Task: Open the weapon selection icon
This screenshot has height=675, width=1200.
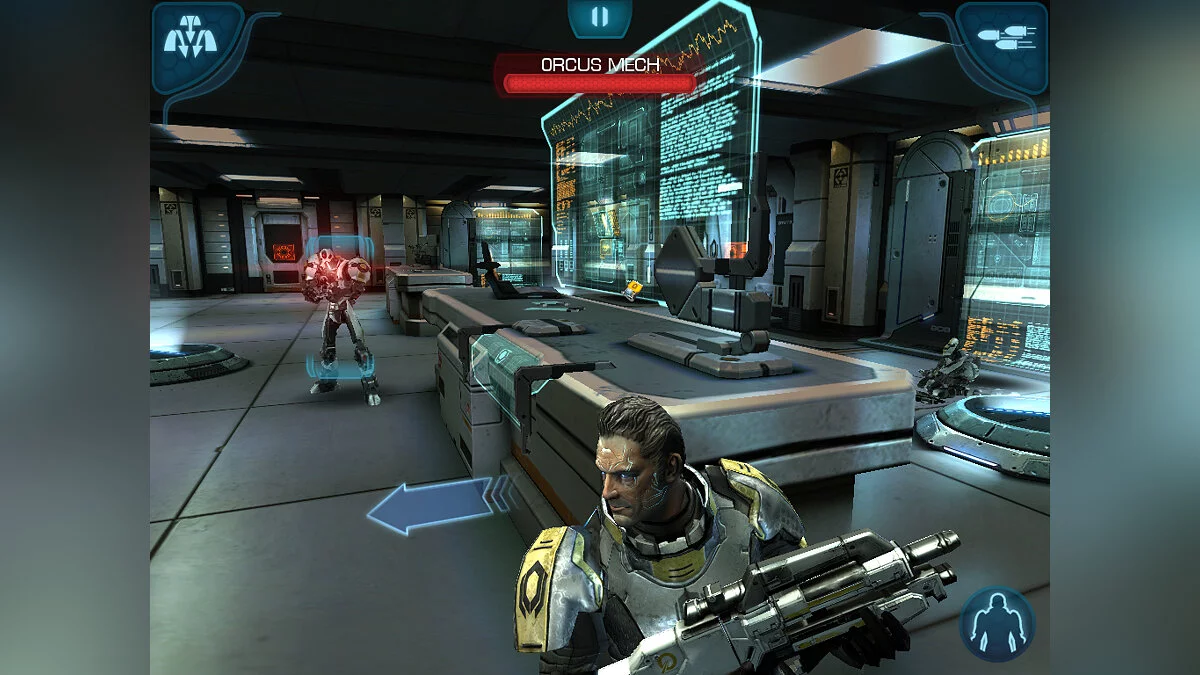Action: click(x=1003, y=40)
